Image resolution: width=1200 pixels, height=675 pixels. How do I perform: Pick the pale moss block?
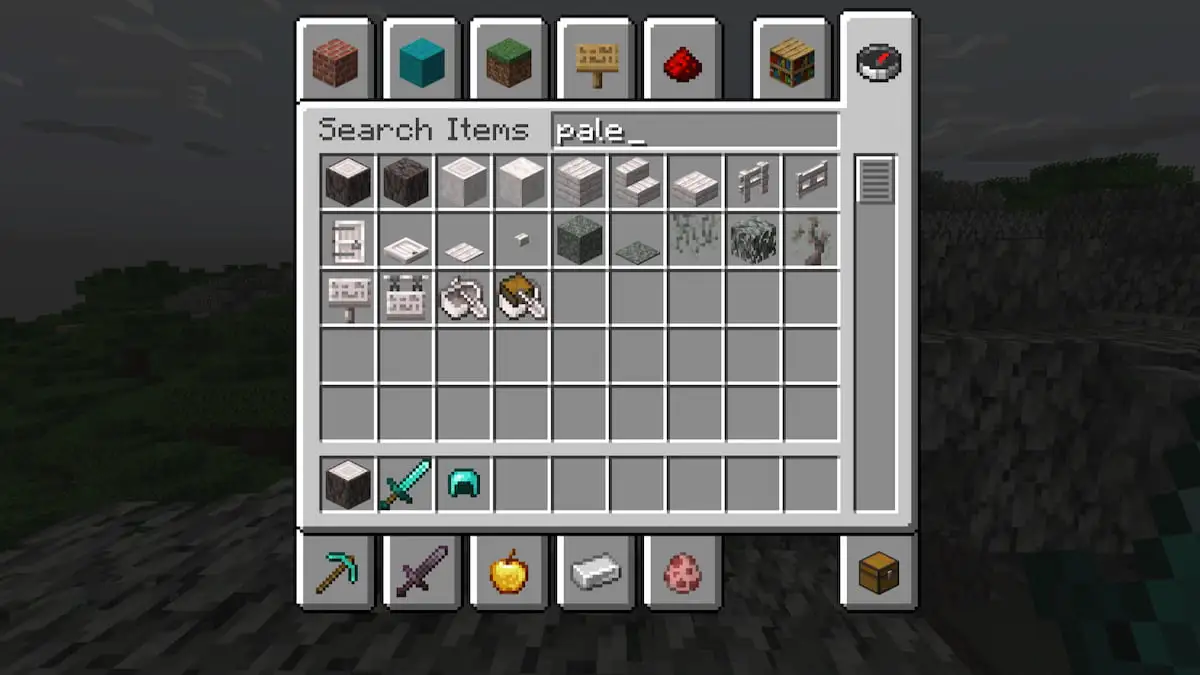[580, 241]
